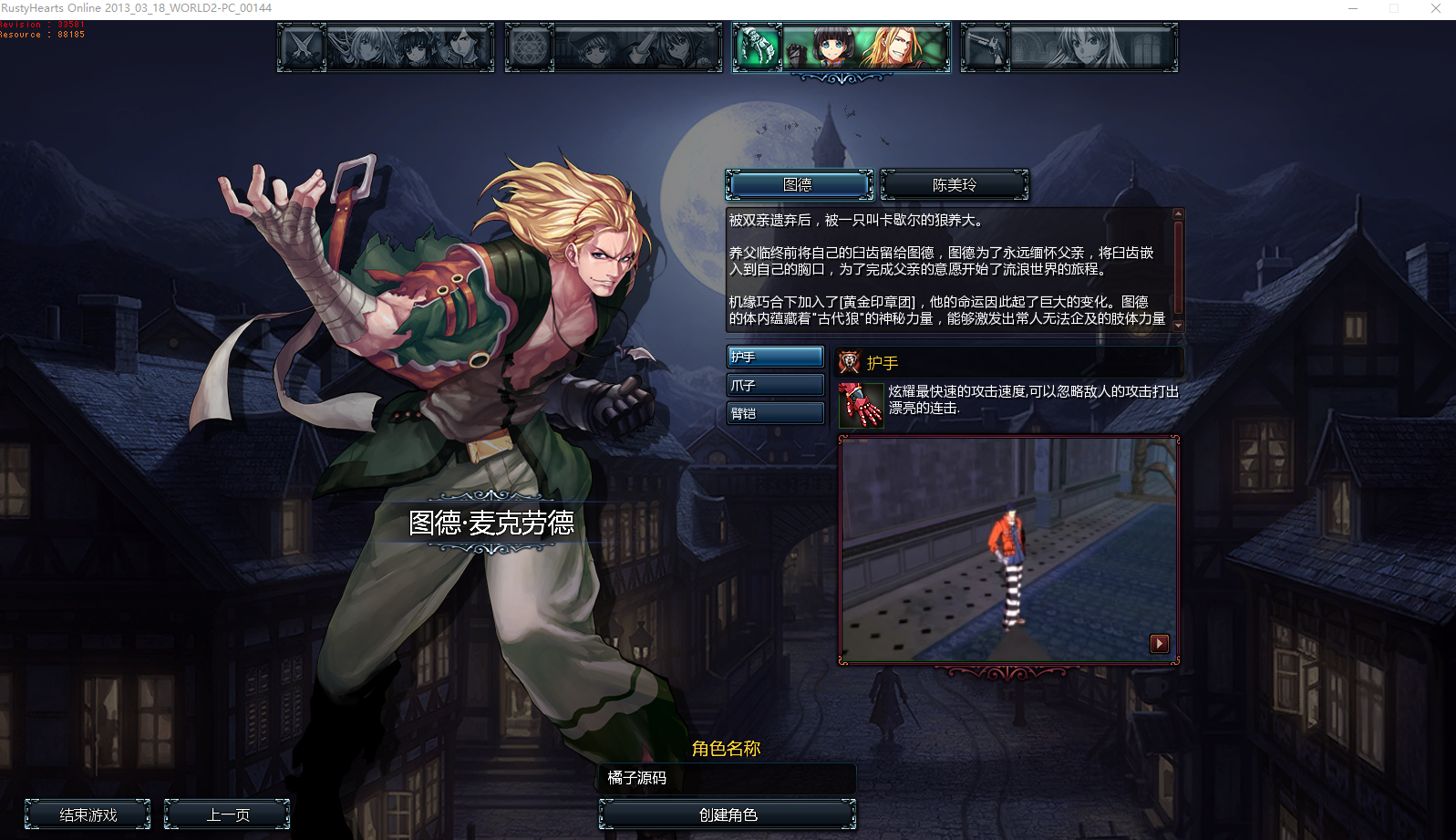Click the revolver weapon icon in top strip
The image size is (1456, 840).
pyautogui.click(x=986, y=47)
